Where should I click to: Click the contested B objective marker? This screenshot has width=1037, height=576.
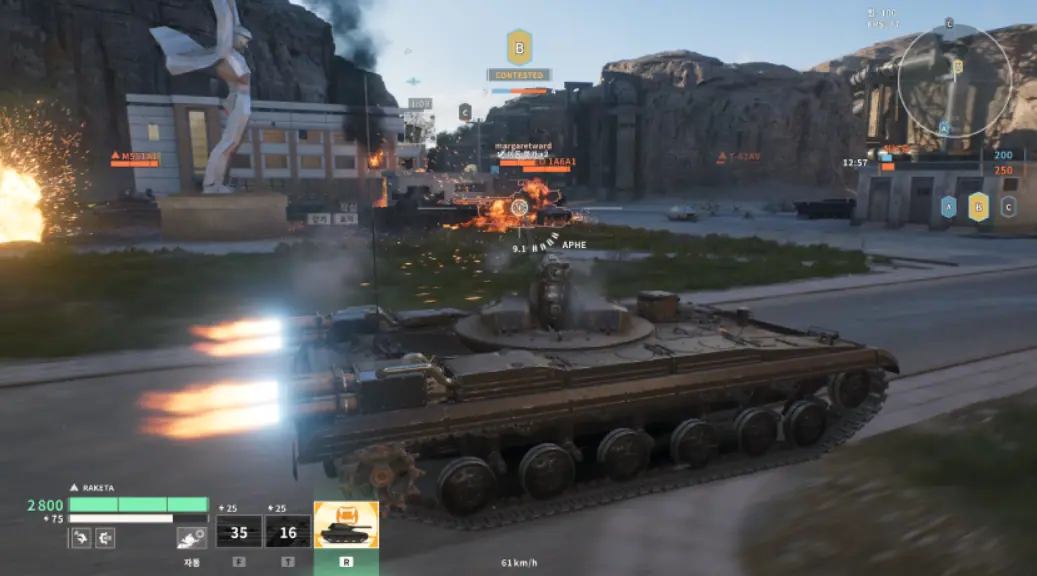(x=519, y=47)
